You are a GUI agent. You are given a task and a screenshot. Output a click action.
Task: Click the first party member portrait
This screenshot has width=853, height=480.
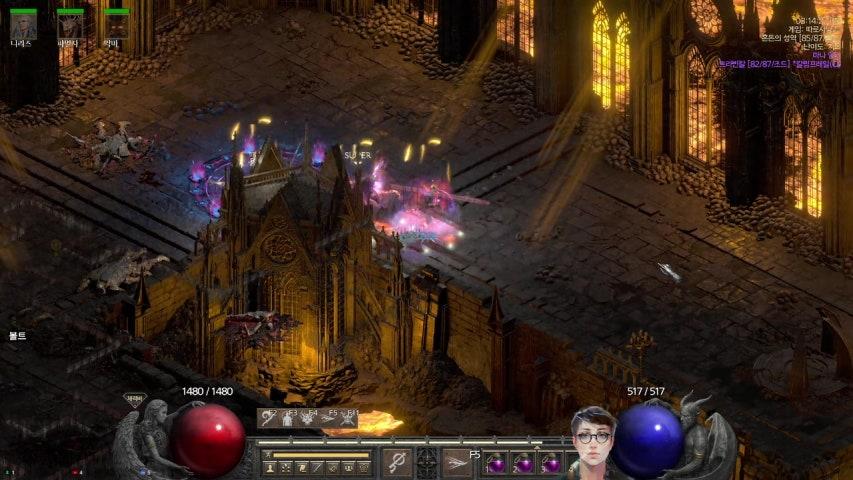click(x=22, y=26)
